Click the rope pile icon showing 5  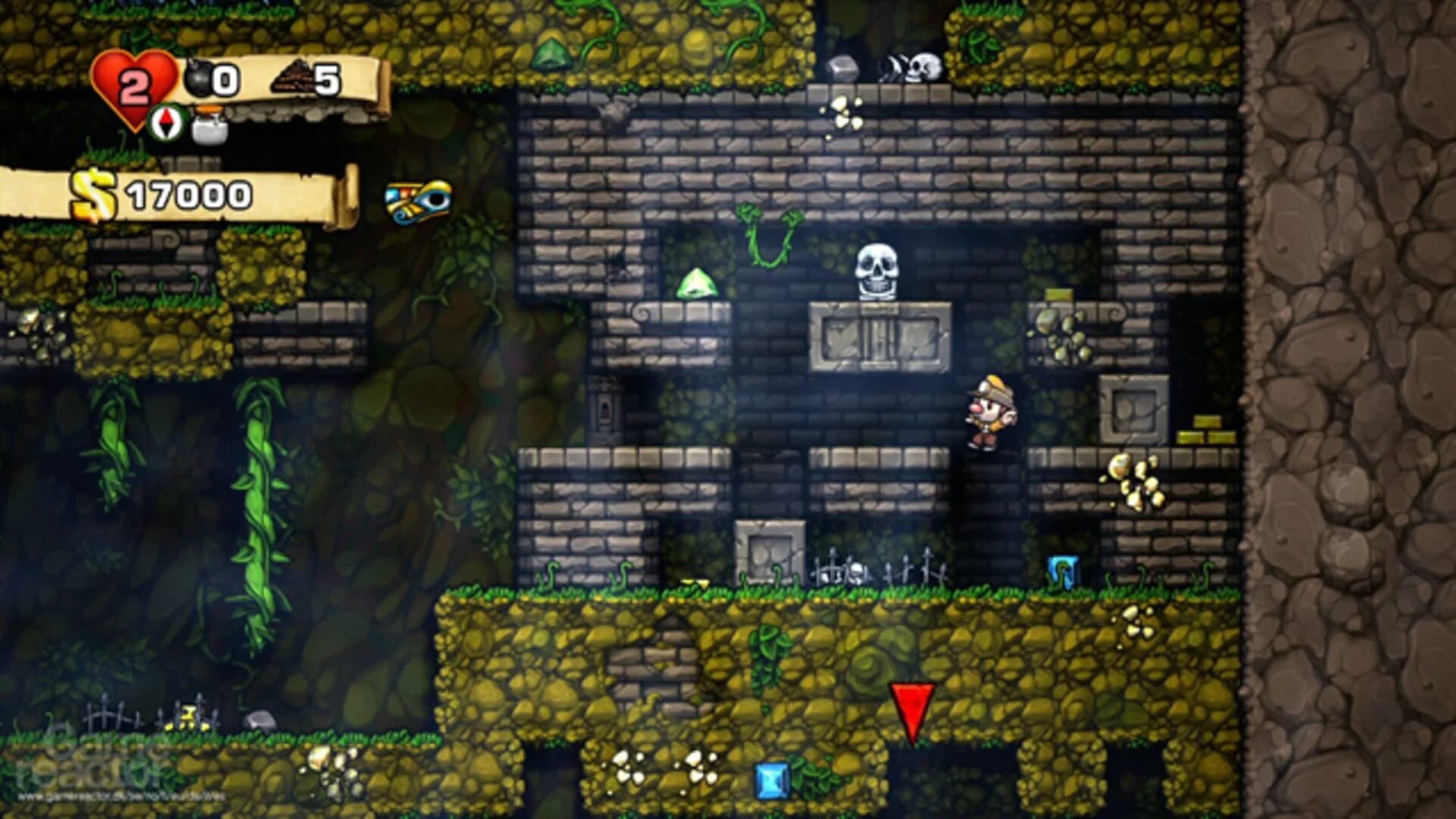tap(292, 76)
